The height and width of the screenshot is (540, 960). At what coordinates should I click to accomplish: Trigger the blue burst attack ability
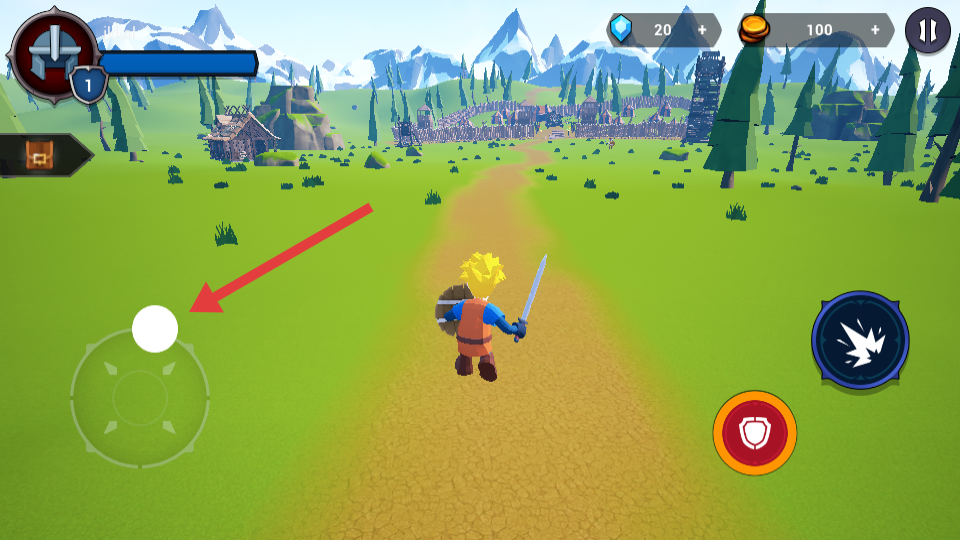click(x=860, y=340)
